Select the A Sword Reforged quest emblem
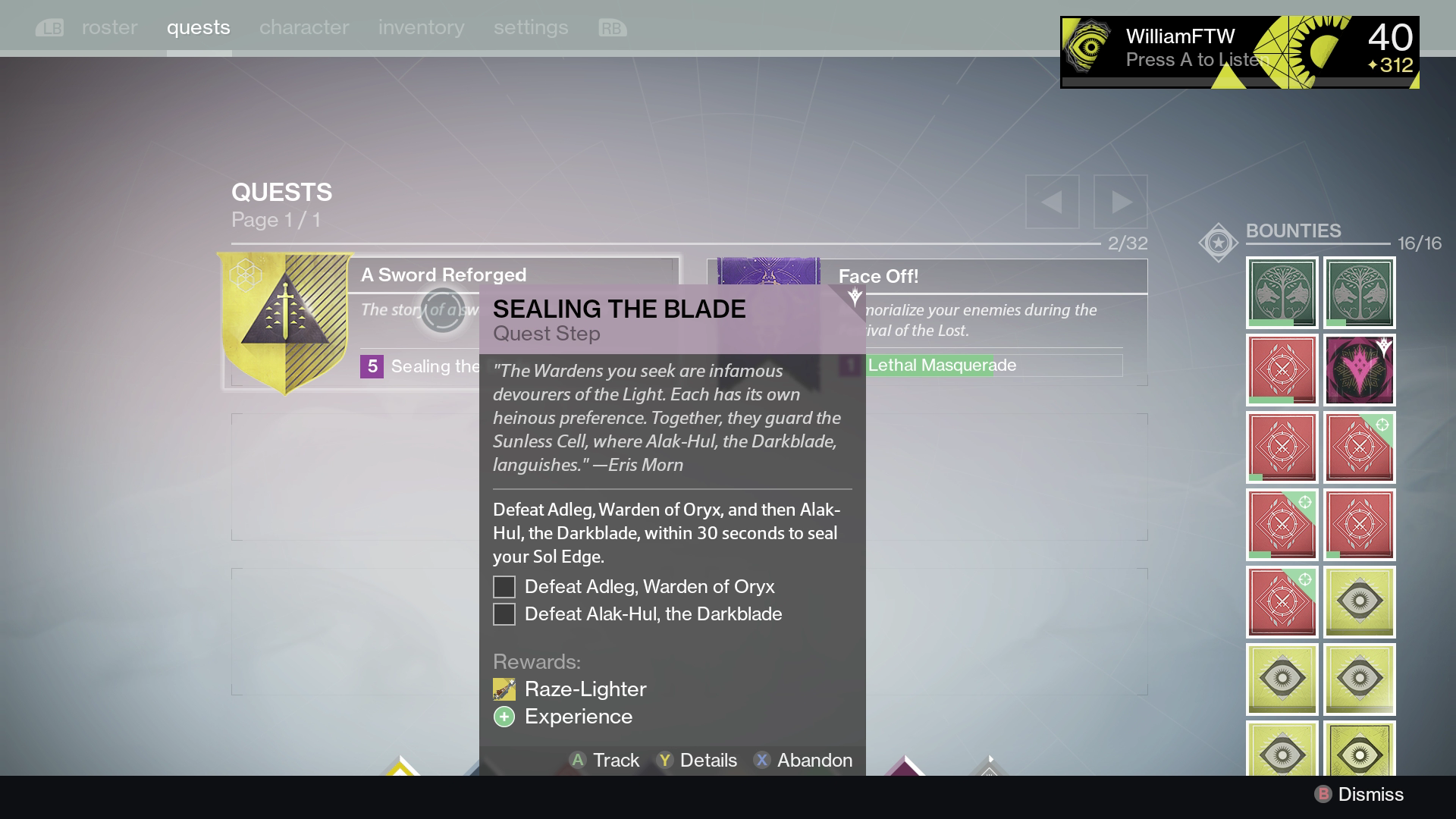The image size is (1456, 819). pyautogui.click(x=285, y=322)
